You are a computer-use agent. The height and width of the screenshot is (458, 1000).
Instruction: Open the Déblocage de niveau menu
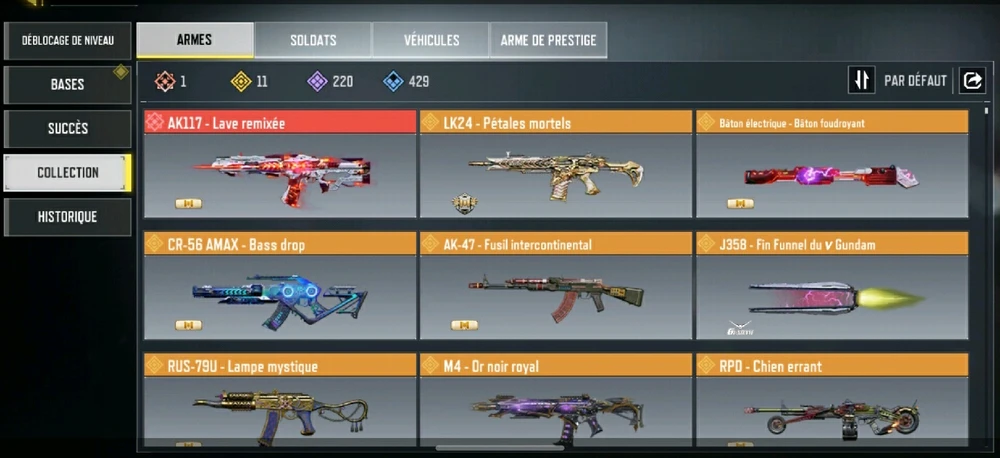(68, 41)
